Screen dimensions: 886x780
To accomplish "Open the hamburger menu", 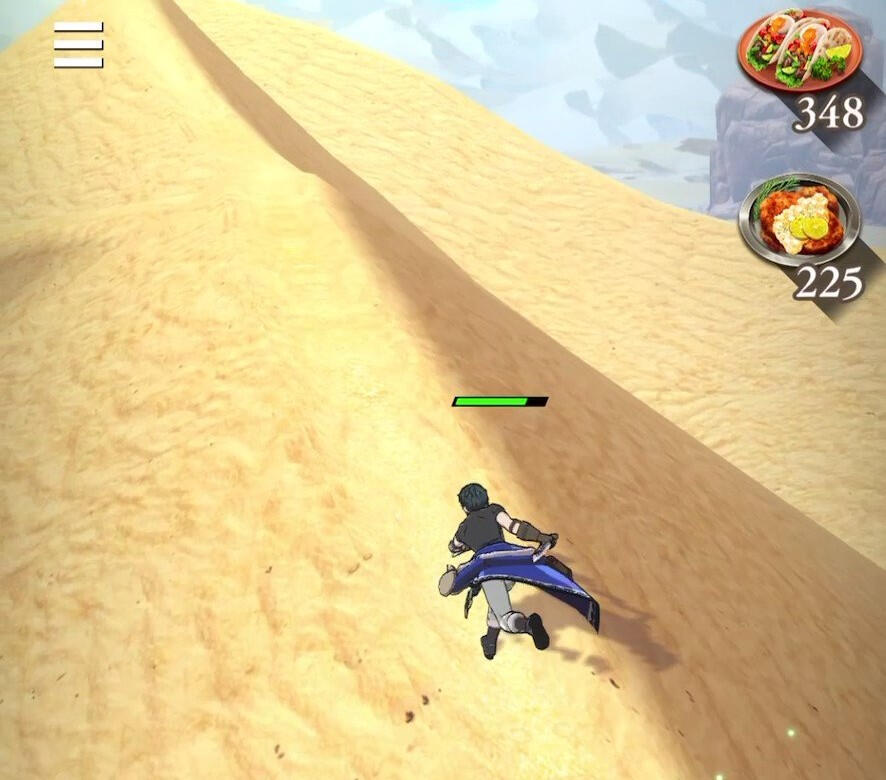I will pyautogui.click(x=78, y=45).
